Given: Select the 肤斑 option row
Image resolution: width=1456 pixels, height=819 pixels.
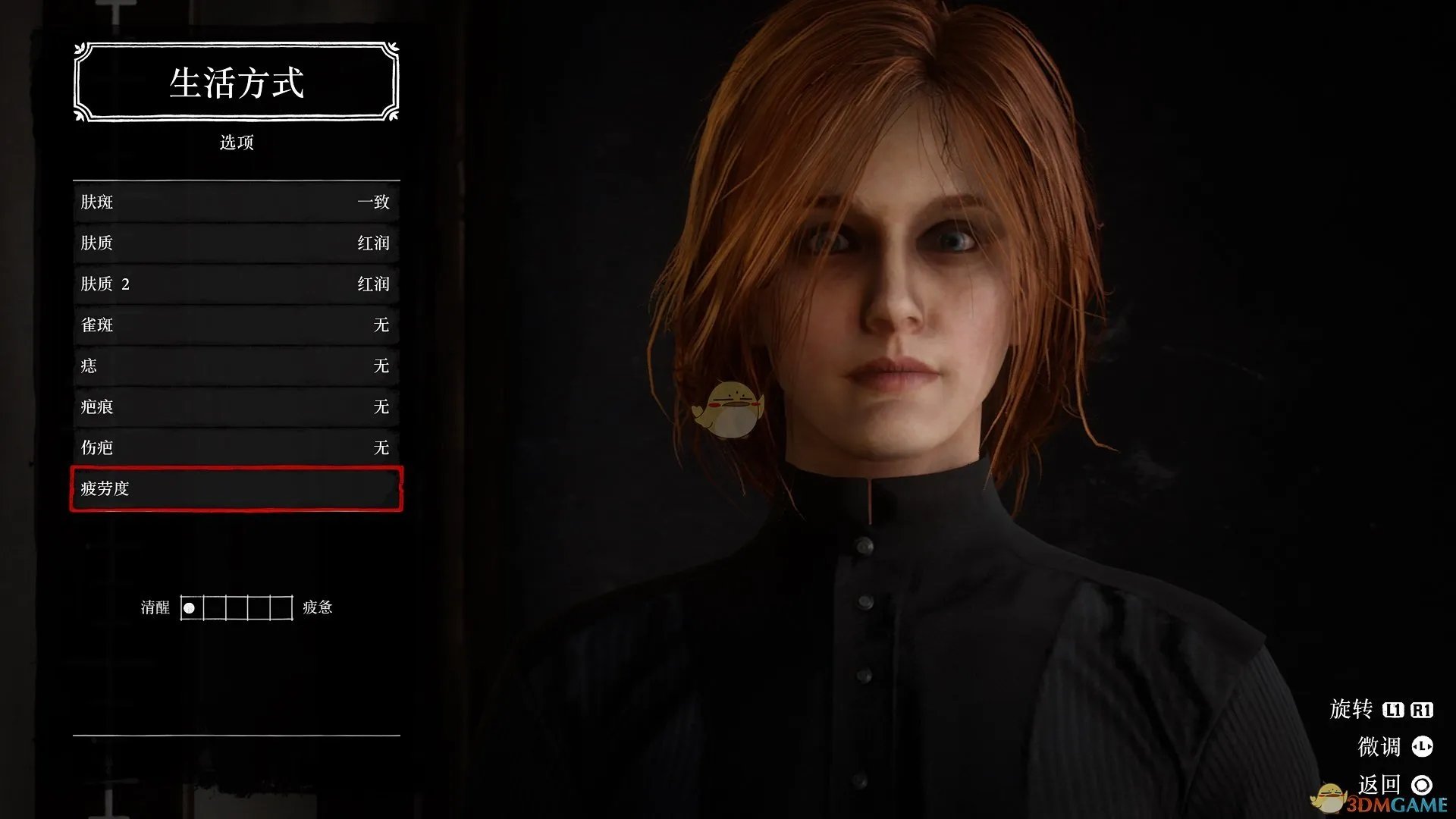Looking at the screenshot, I should (236, 202).
